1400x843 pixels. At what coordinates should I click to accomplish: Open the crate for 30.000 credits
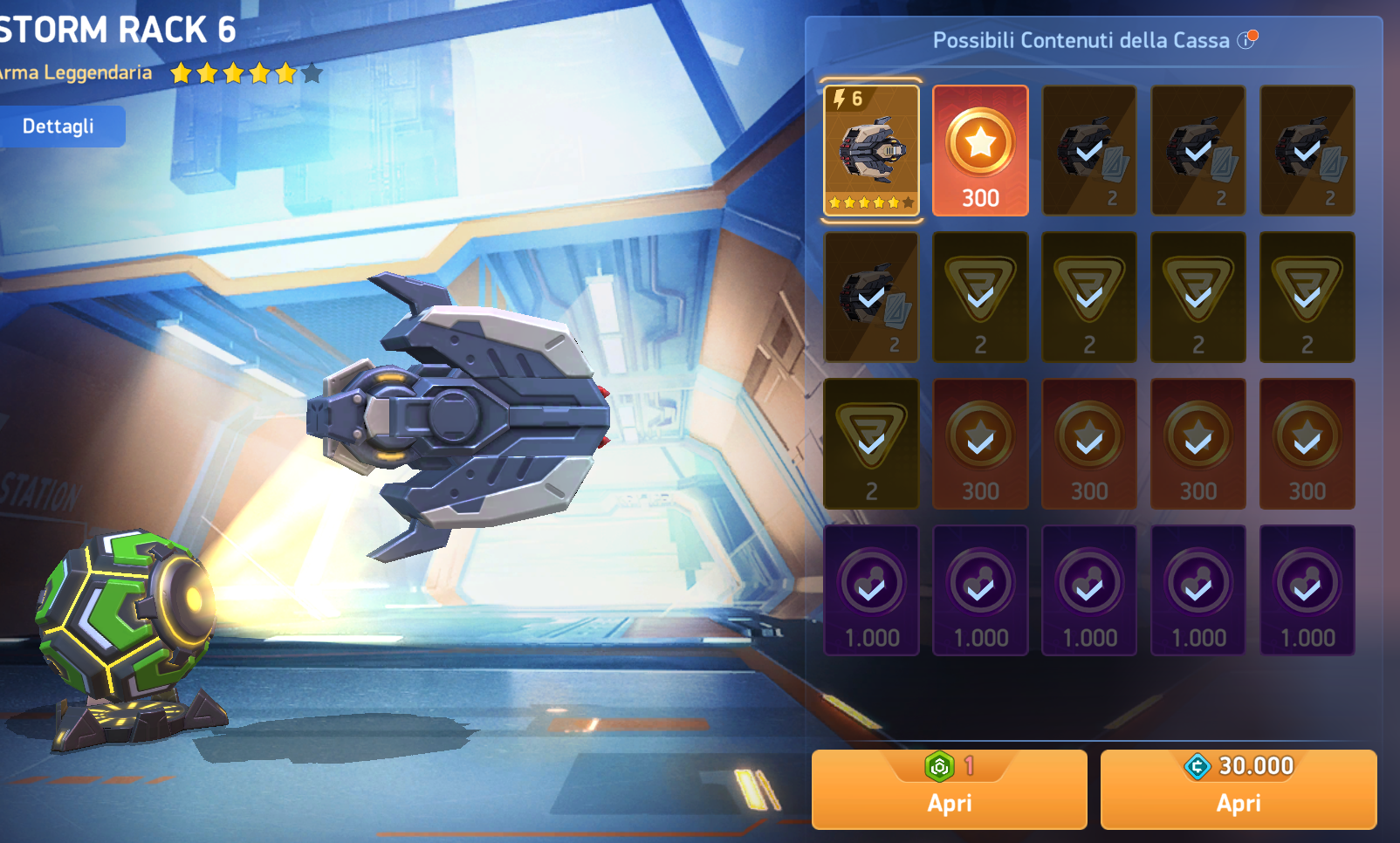click(x=1238, y=790)
